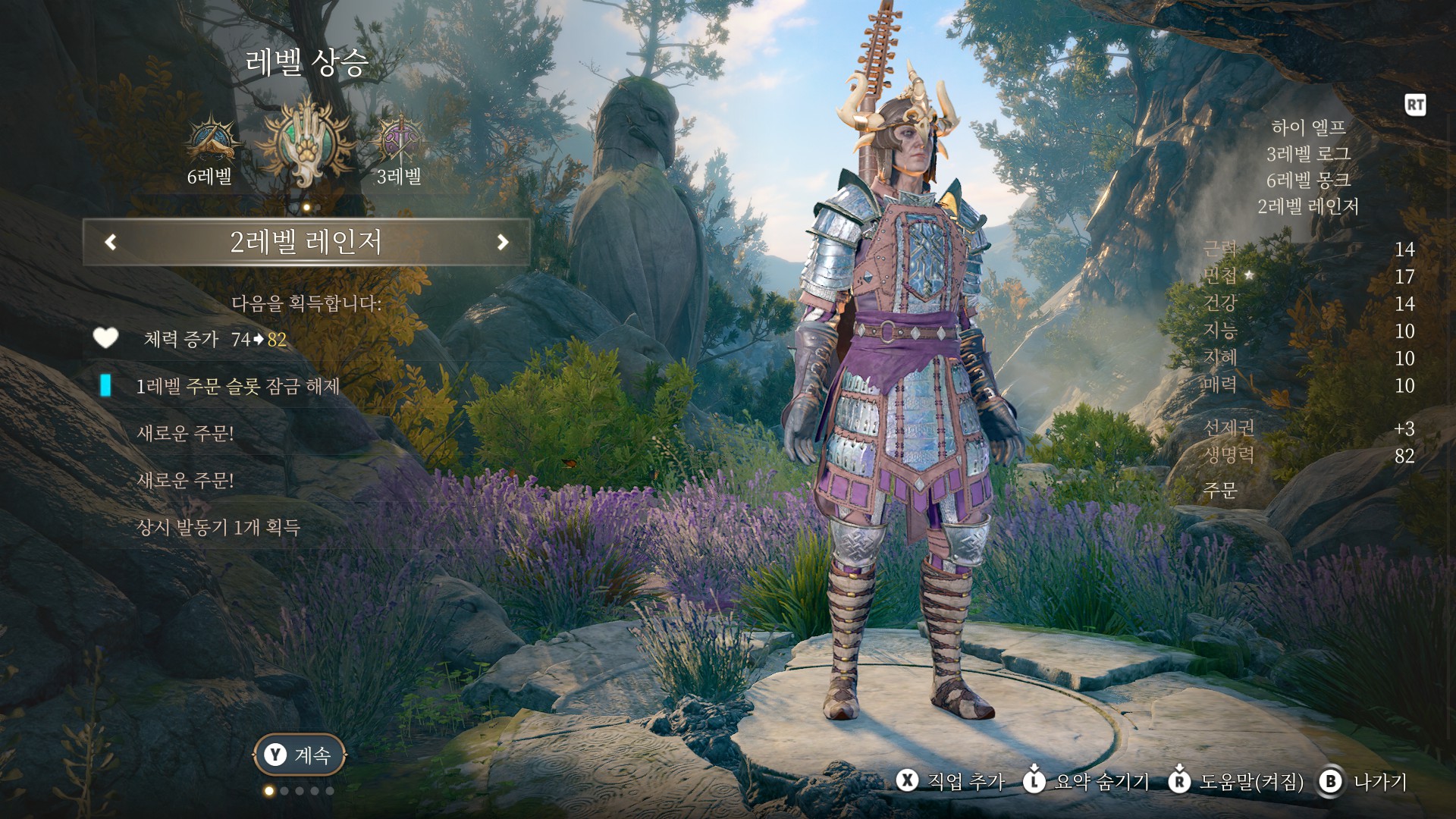Hide the summary with 요약 숨기기
Screen dimensions: 1456x819
[1087, 781]
